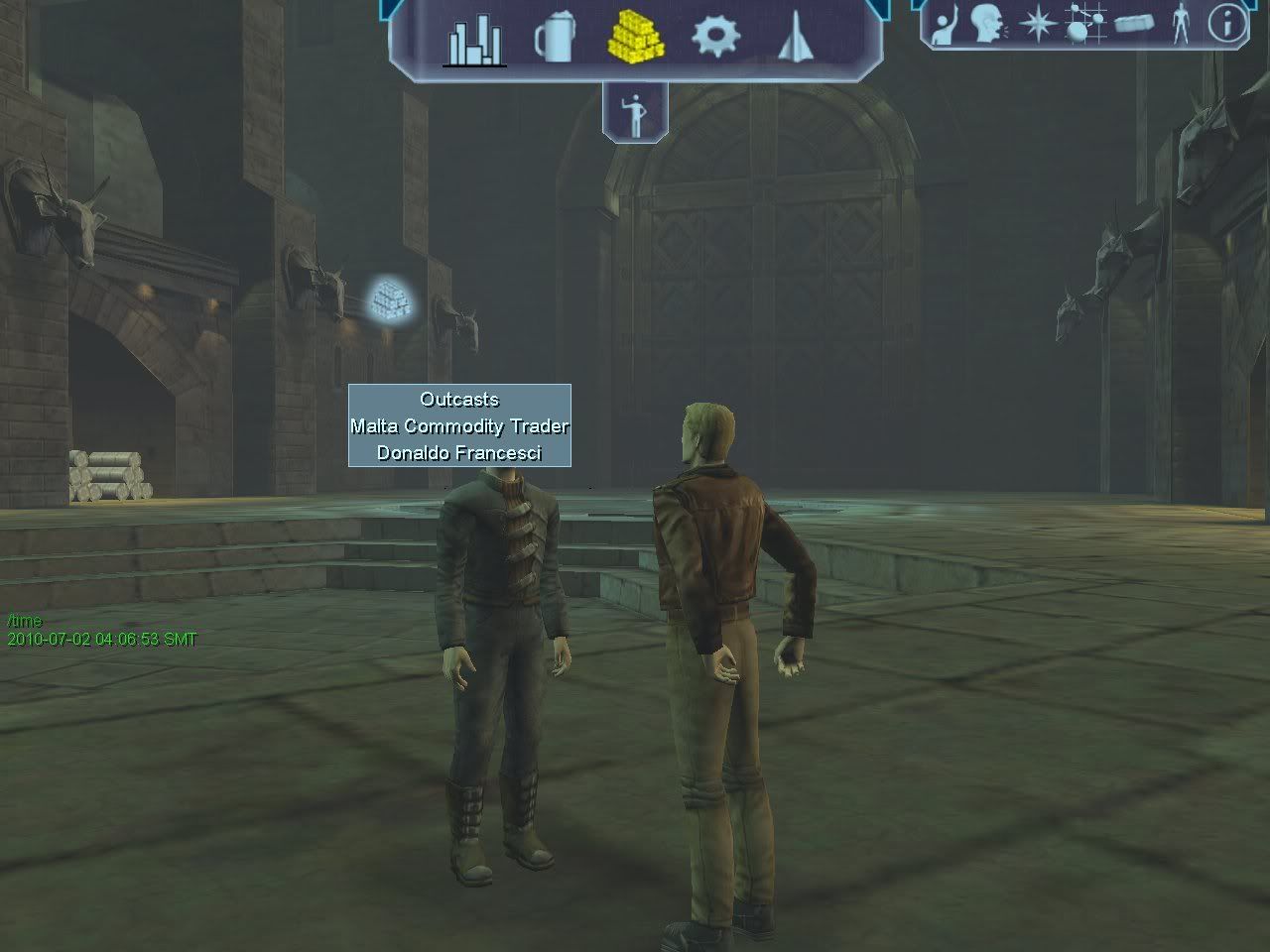Open inventory via the cargo block icon
The height and width of the screenshot is (952, 1270).
(x=1134, y=23)
